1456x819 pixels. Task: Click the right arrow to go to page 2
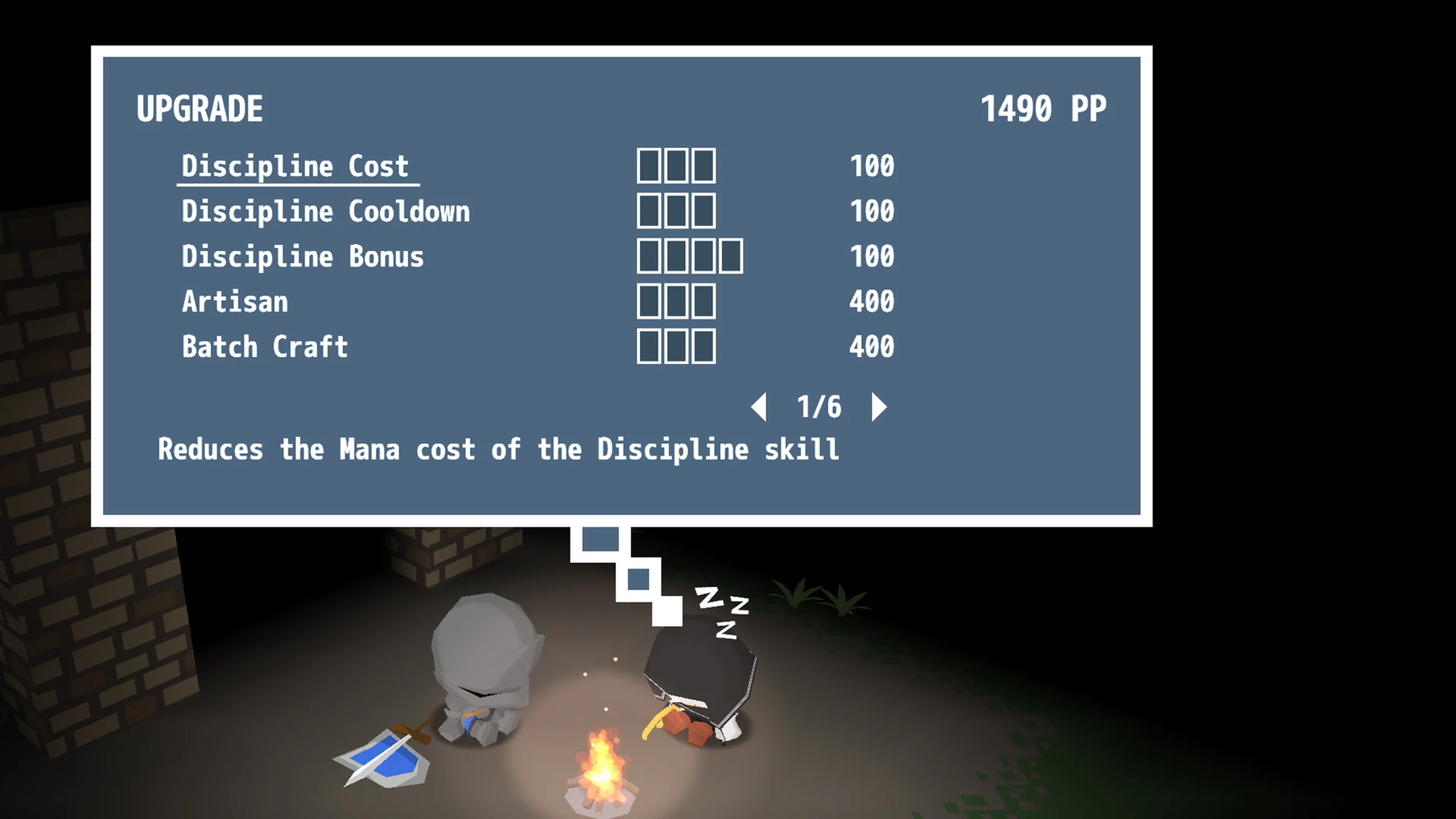880,406
